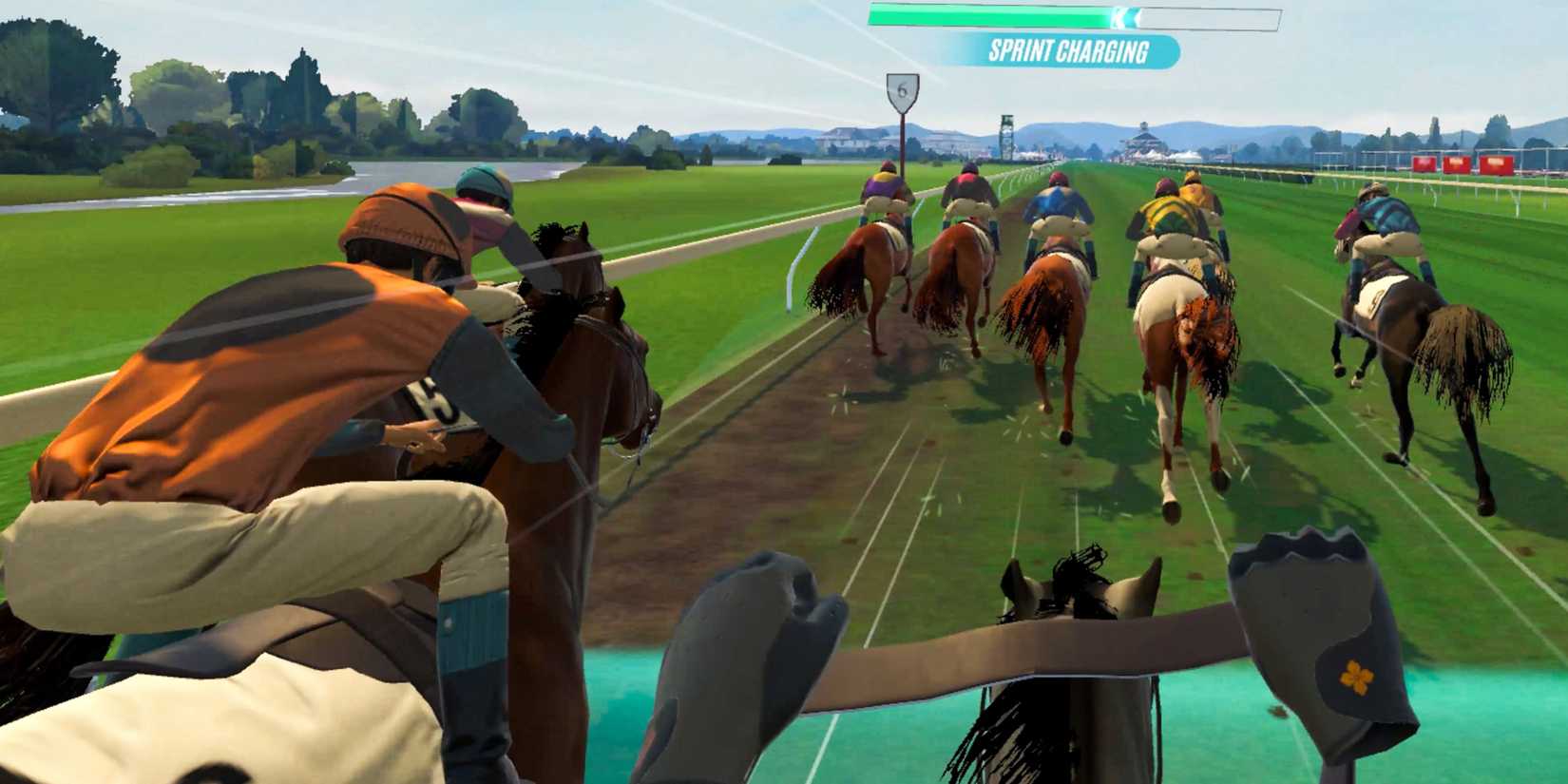The height and width of the screenshot is (784, 1568).
Task: Select the furlong marker shield showing 6
Action: (903, 88)
